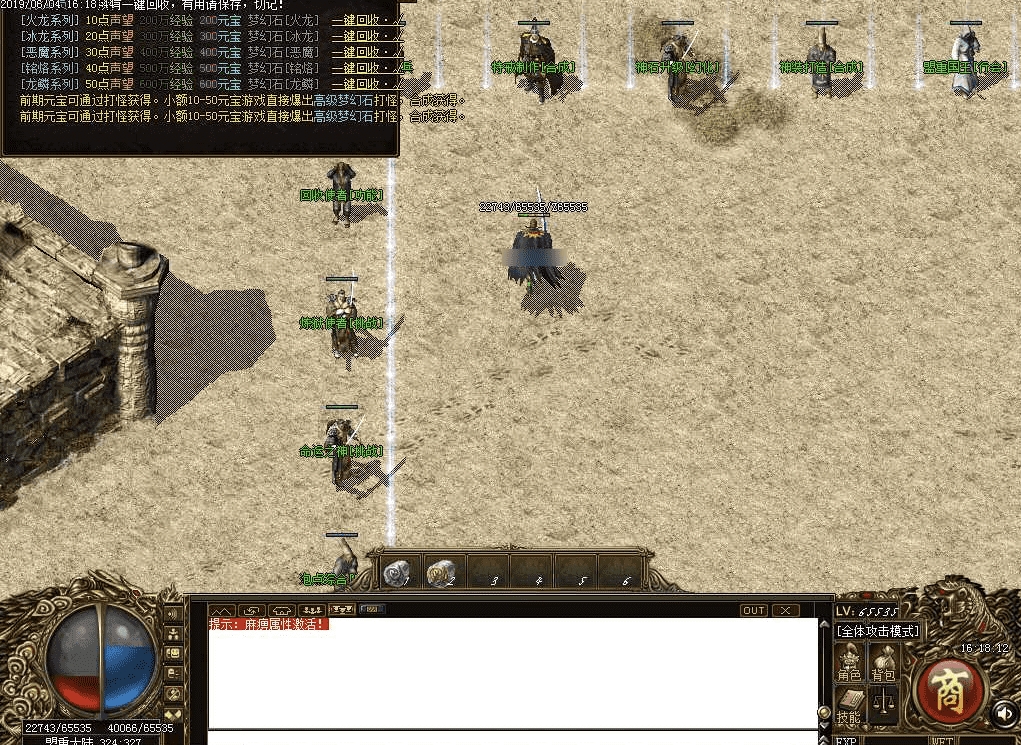Toggle the sound-wave button beside the orb
This screenshot has width=1021, height=745.
pos(173,614)
